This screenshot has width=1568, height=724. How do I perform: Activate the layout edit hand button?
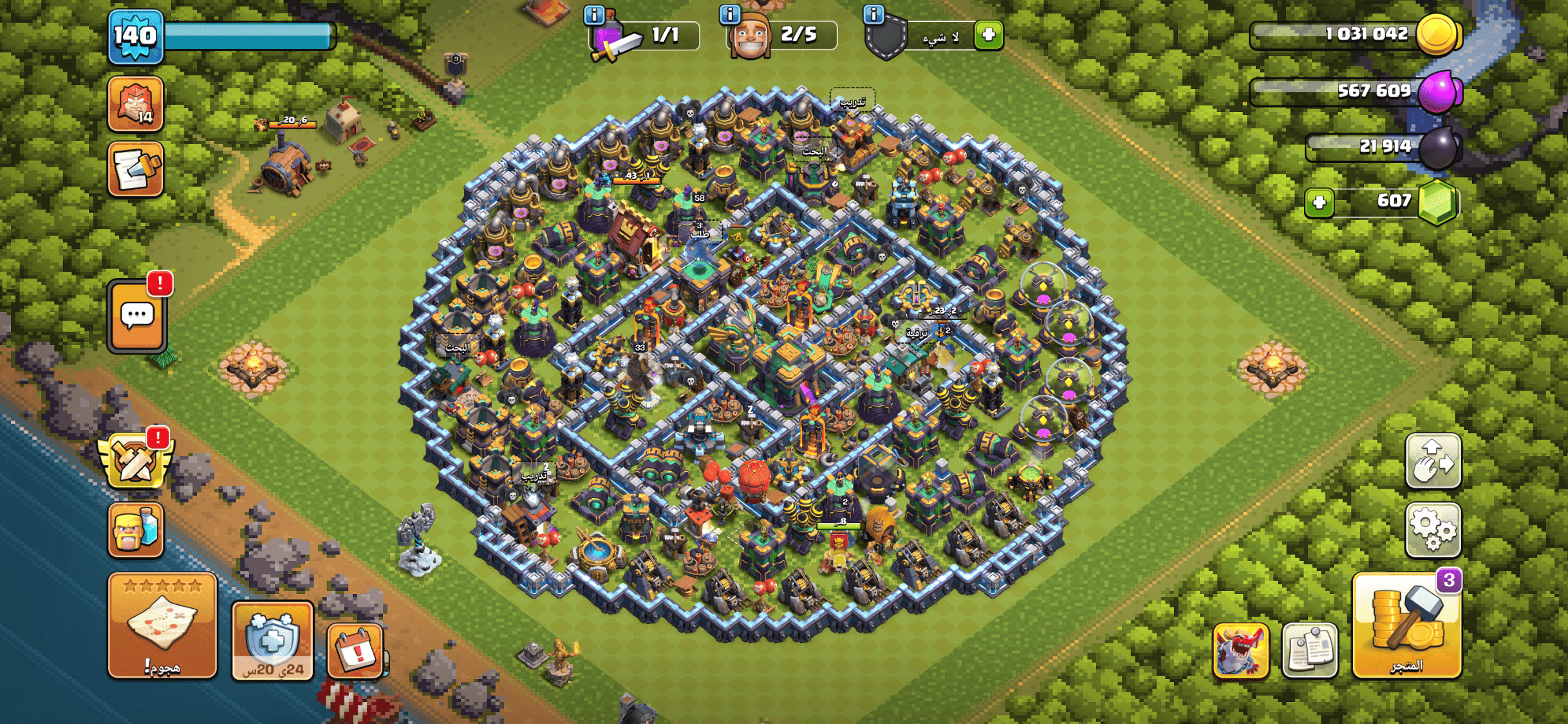click(1433, 461)
